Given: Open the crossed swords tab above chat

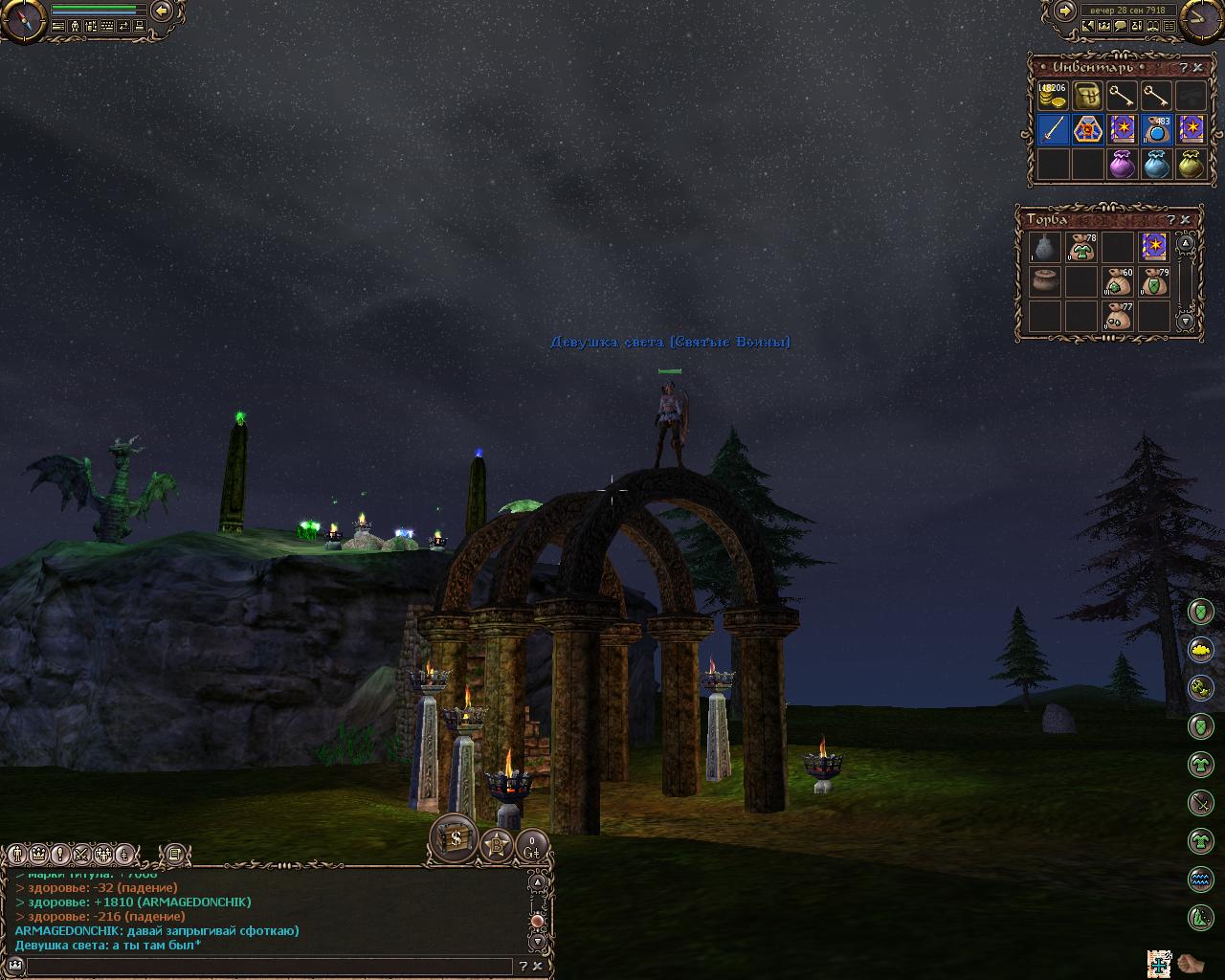Looking at the screenshot, I should [81, 854].
